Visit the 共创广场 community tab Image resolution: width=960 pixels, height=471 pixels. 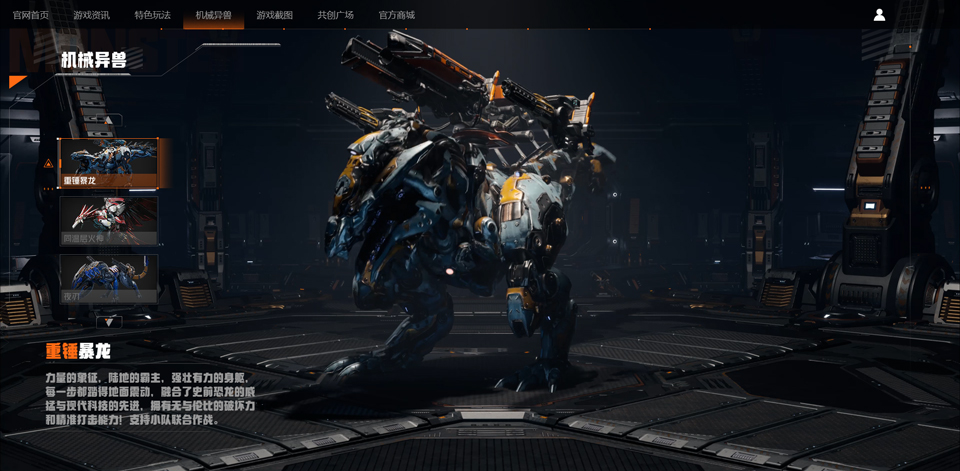point(336,15)
